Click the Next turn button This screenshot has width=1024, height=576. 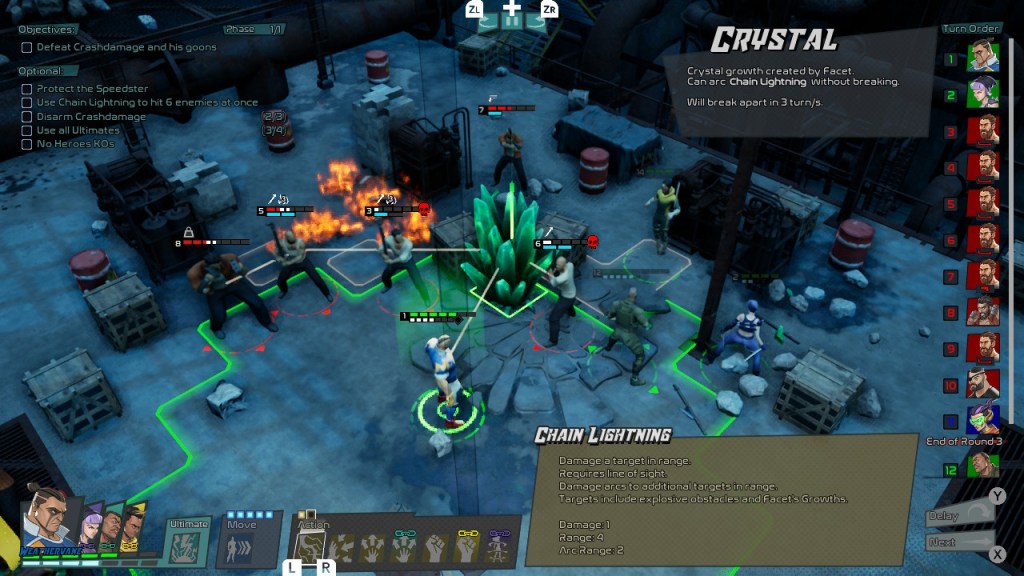pos(958,543)
